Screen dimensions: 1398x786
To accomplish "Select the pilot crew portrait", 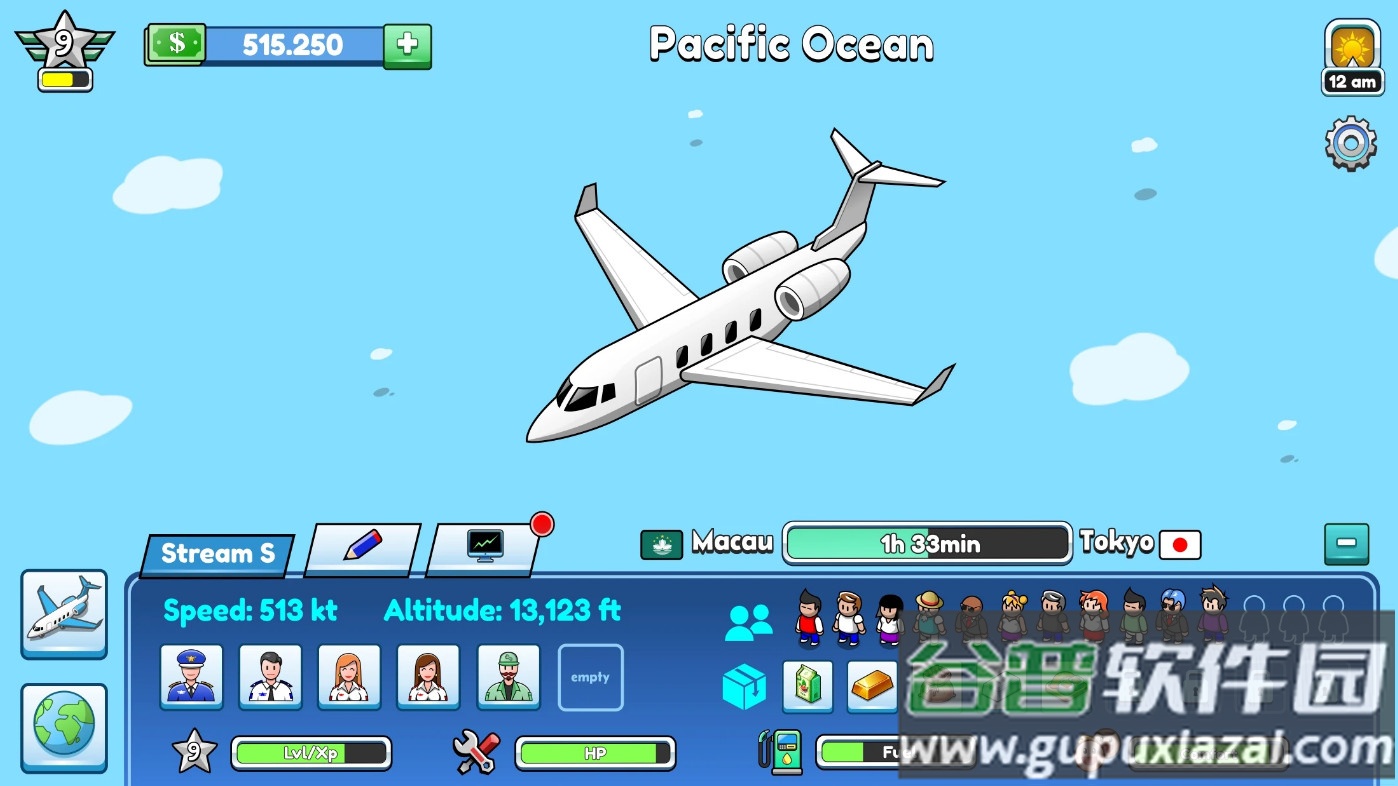I will [x=191, y=677].
